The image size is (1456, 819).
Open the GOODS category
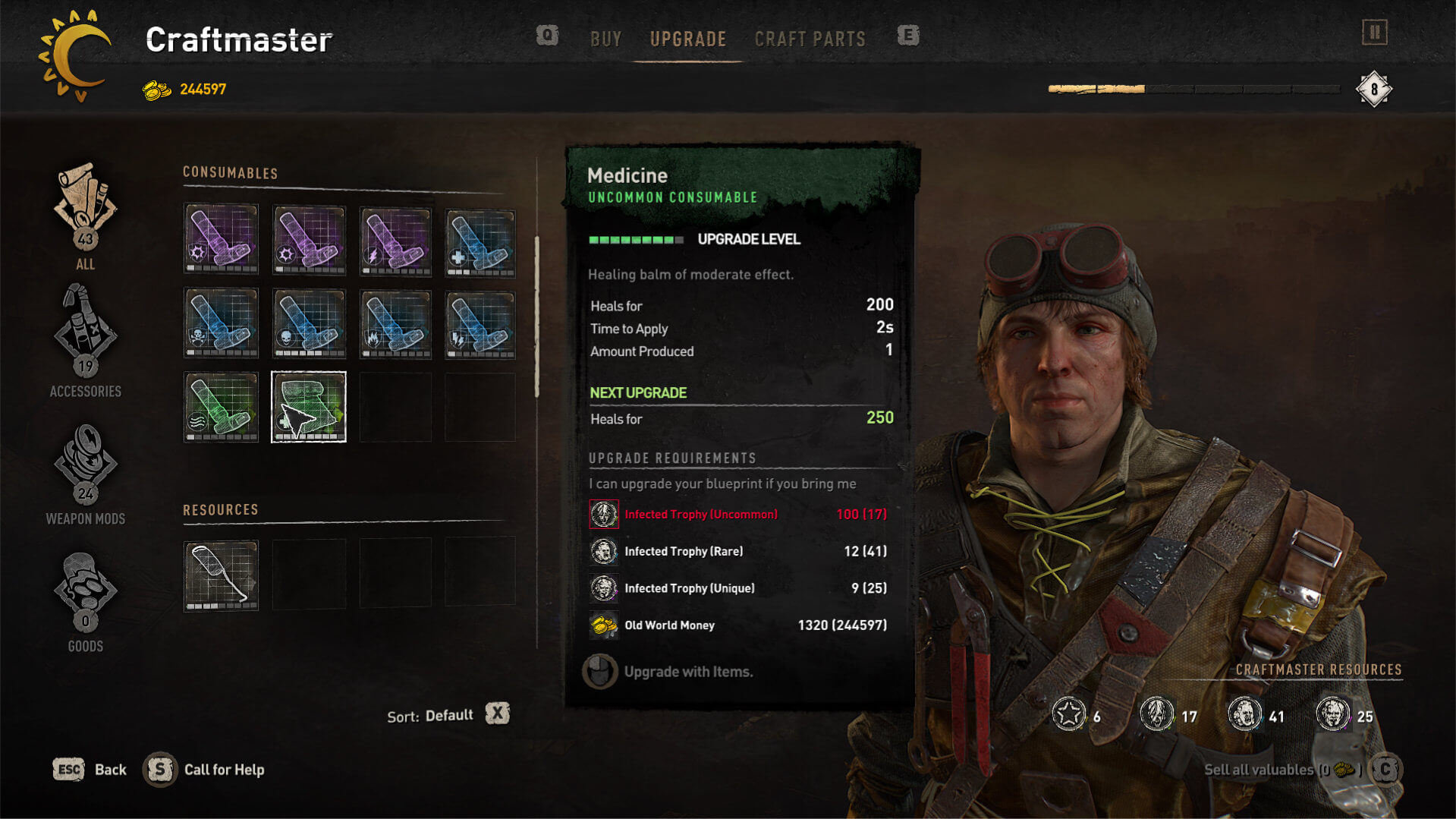point(85,600)
